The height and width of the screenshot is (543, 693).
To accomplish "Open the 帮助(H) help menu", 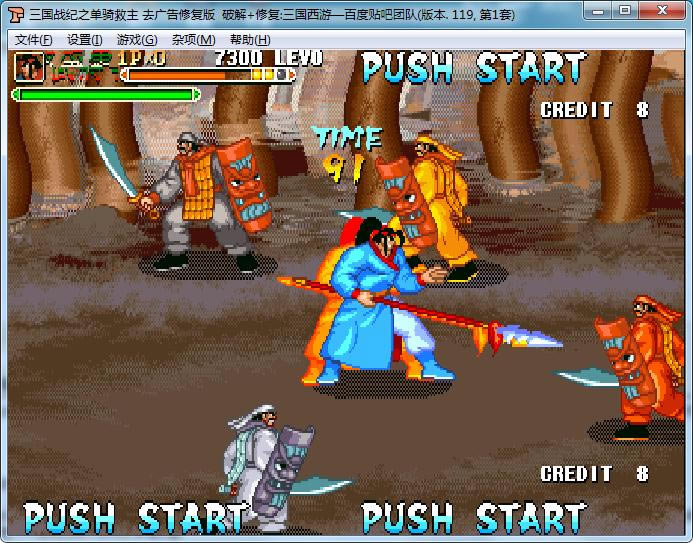I will (x=250, y=40).
